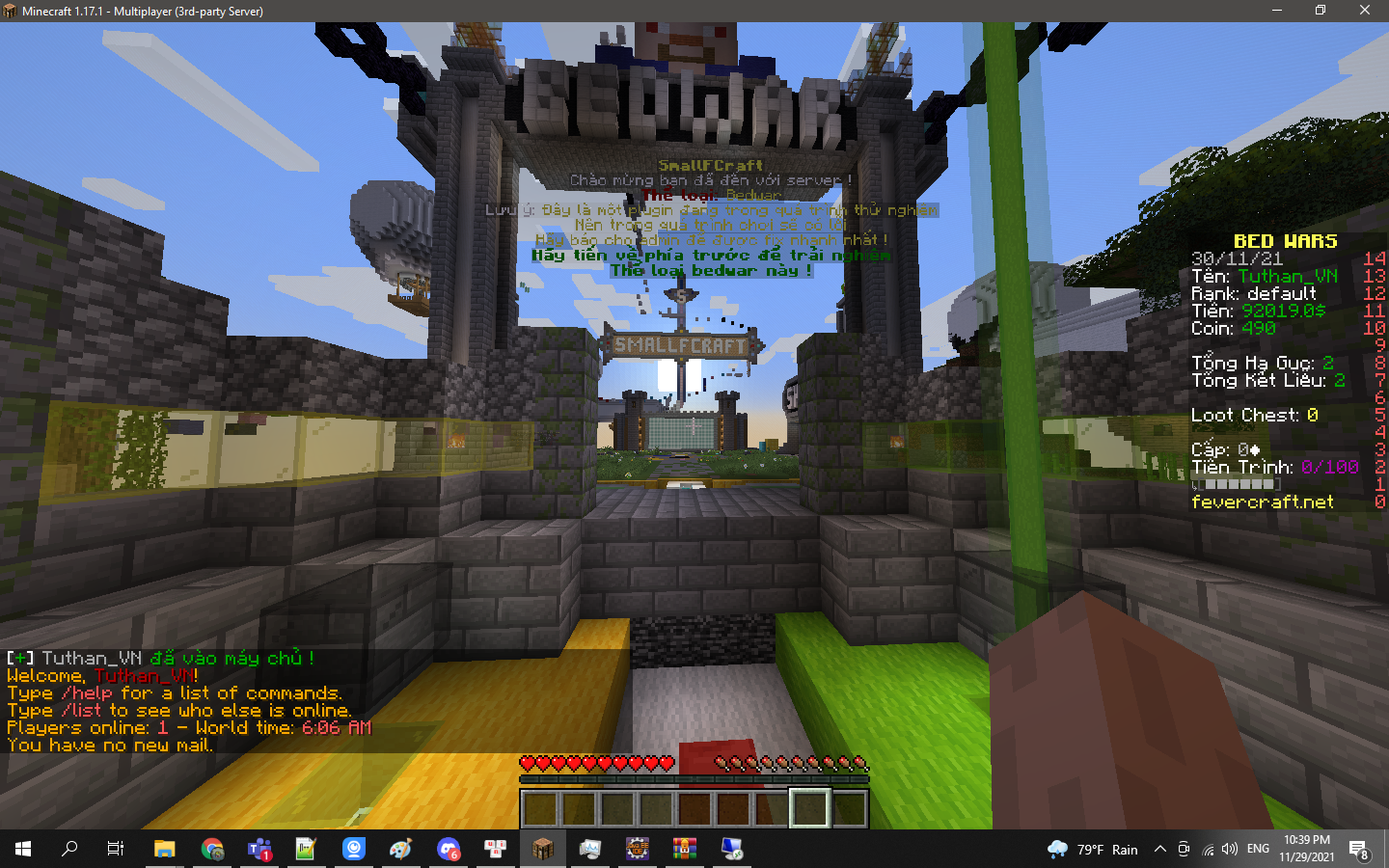Launch Google Chrome from the taskbar
The height and width of the screenshot is (868, 1389).
pyautogui.click(x=210, y=850)
